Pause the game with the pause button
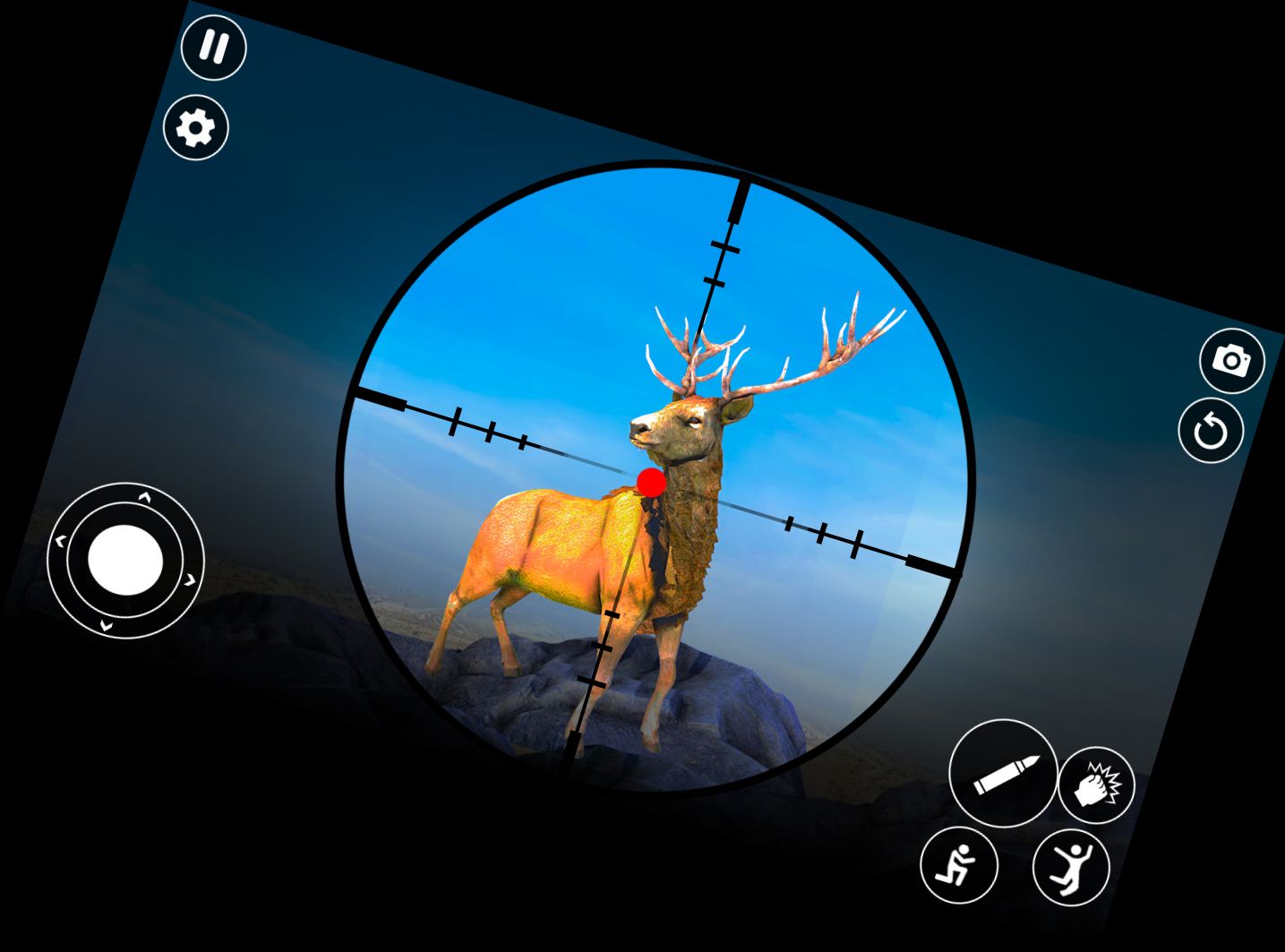Viewport: 1285px width, 952px height. [213, 47]
